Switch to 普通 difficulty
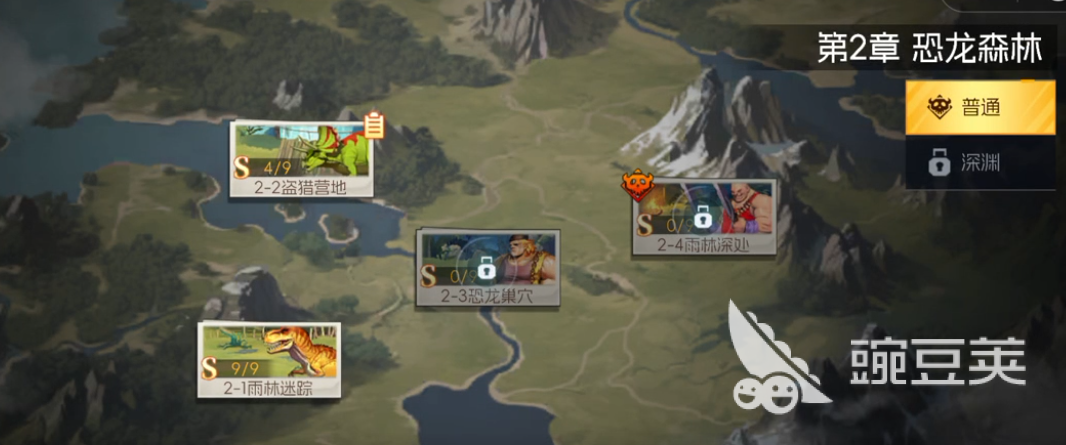The height and width of the screenshot is (445, 1066). tap(979, 108)
